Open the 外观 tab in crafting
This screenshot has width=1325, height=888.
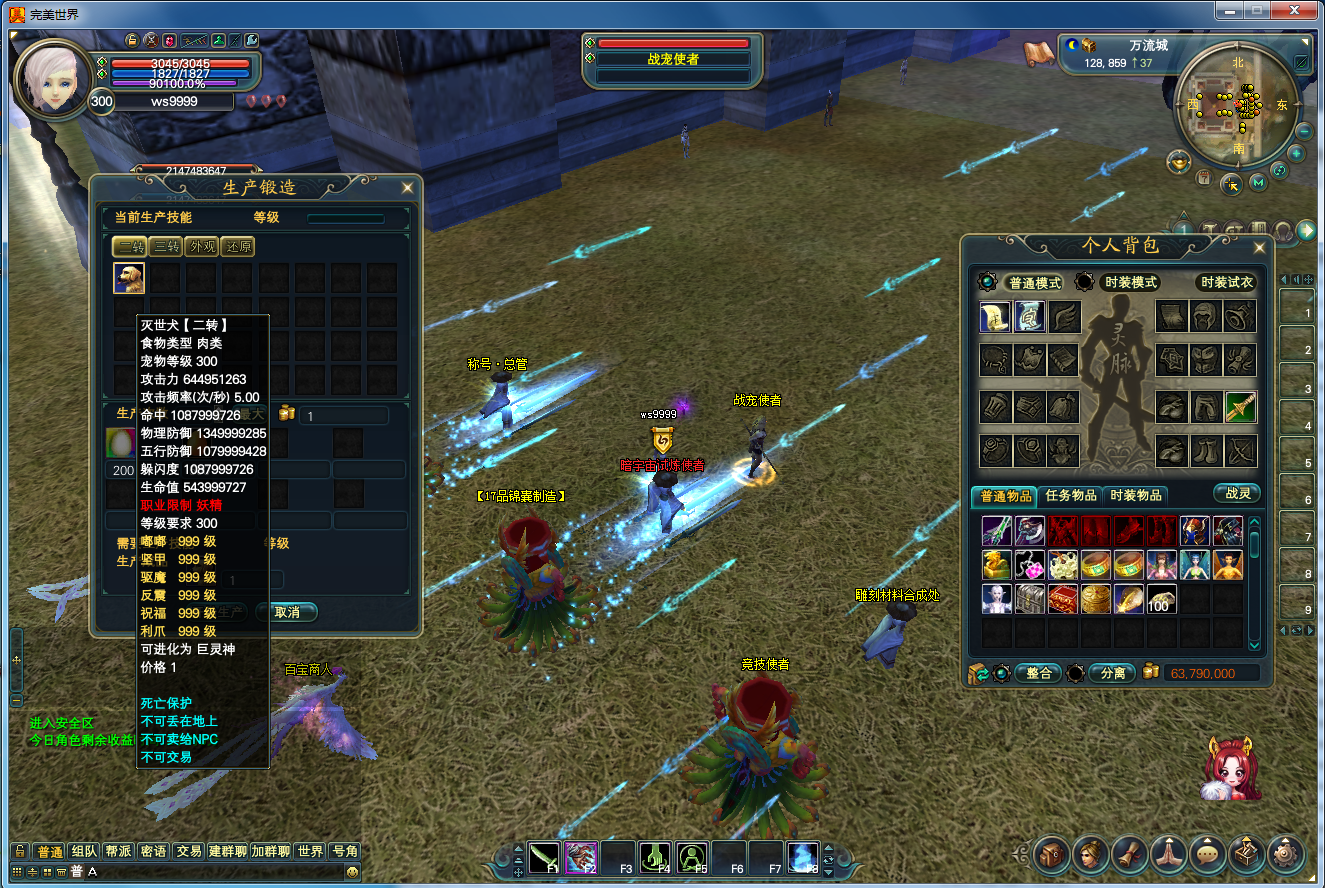coord(201,246)
